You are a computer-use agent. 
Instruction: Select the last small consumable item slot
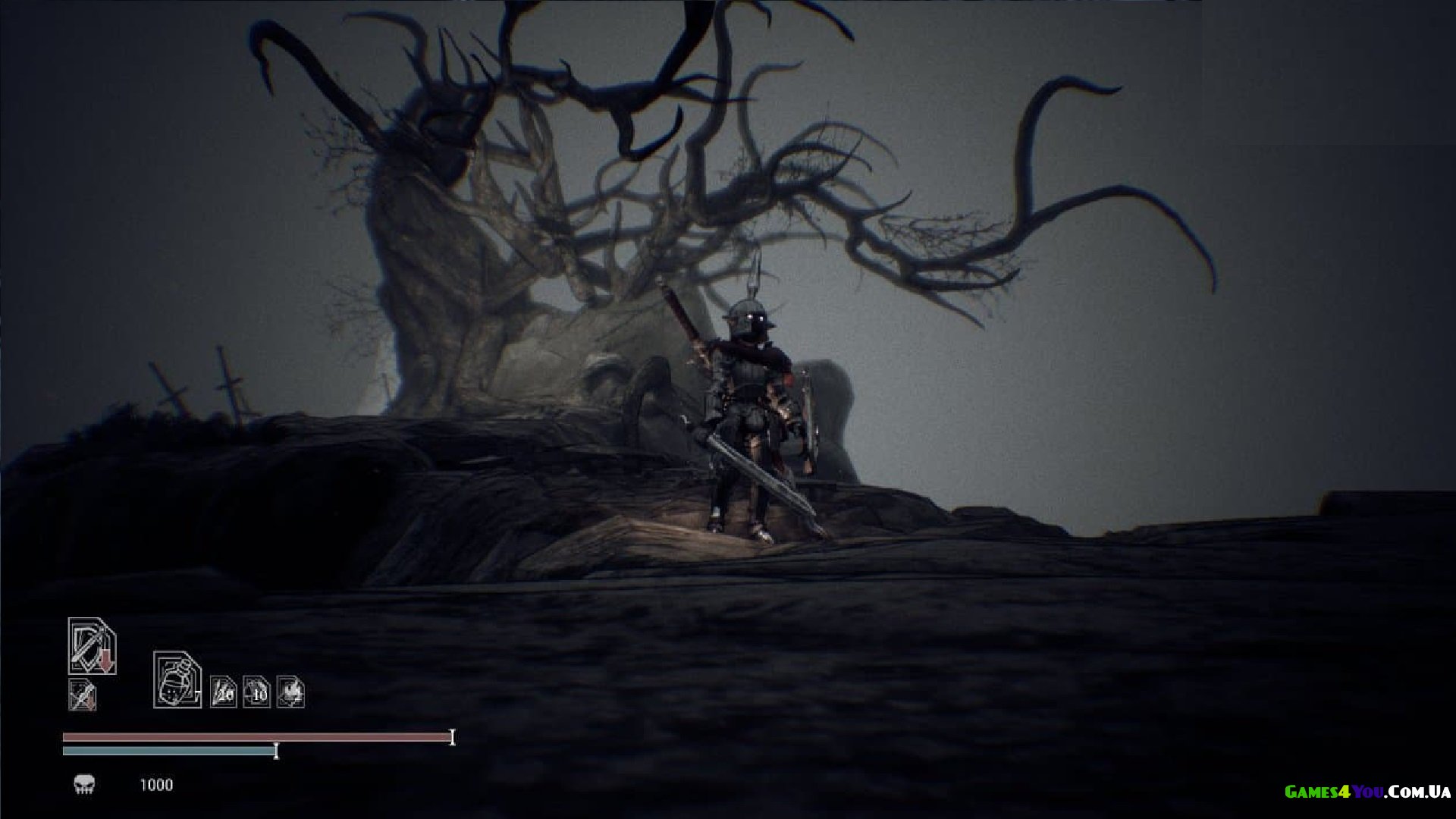[x=290, y=692]
